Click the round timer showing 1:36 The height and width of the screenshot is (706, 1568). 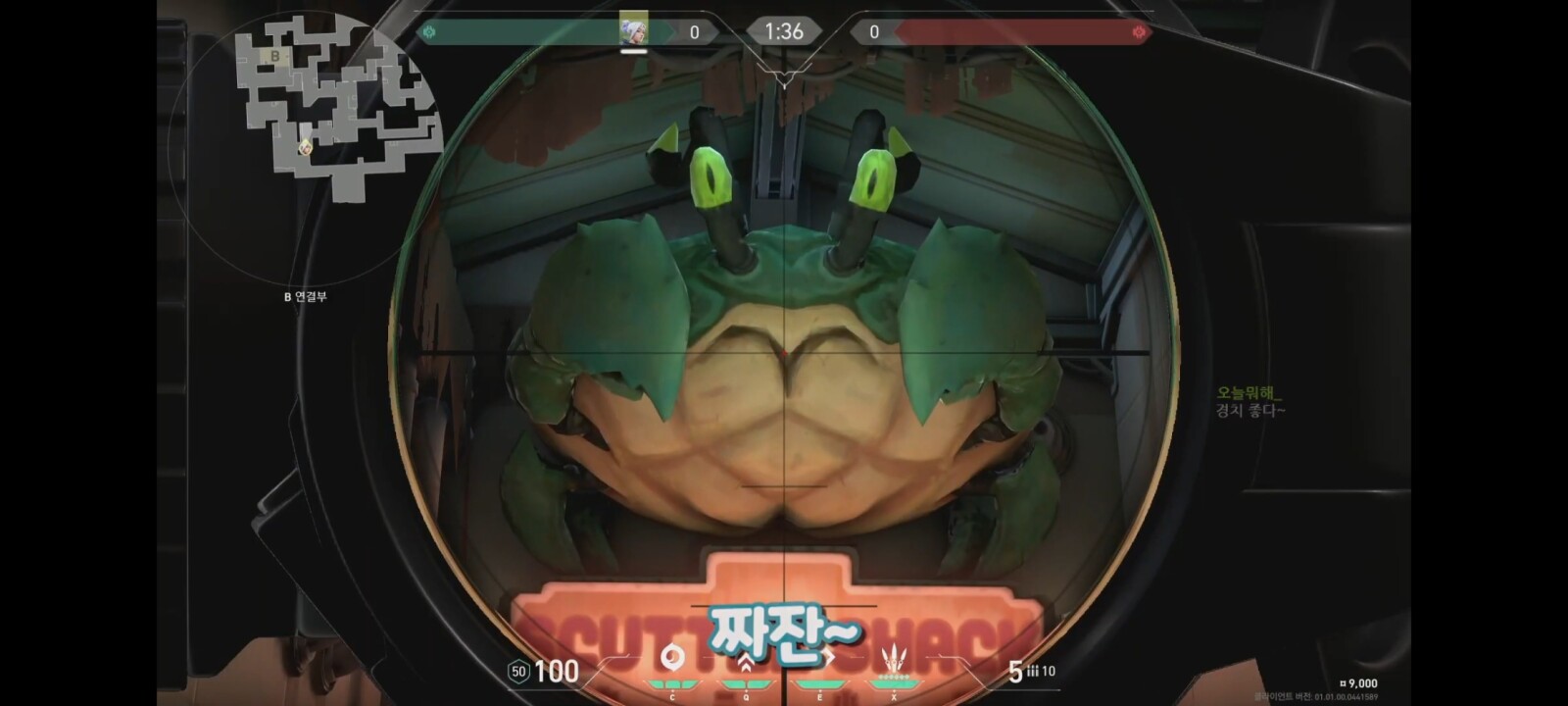(784, 30)
